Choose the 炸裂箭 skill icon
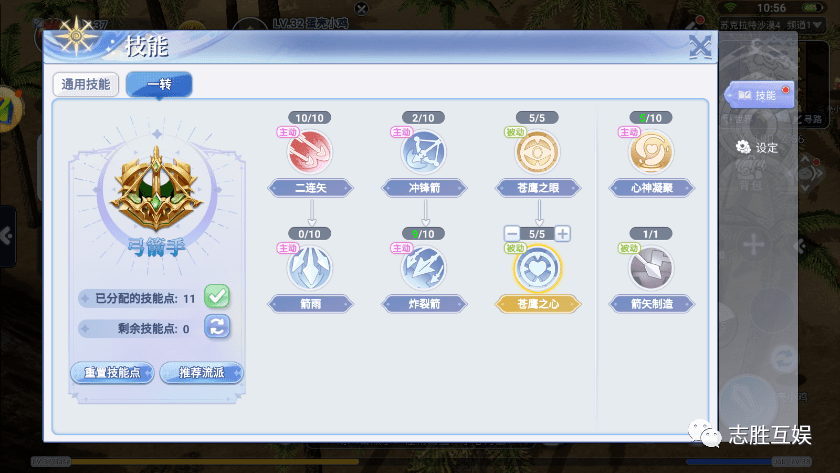Image resolution: width=840 pixels, height=473 pixels. pos(424,267)
